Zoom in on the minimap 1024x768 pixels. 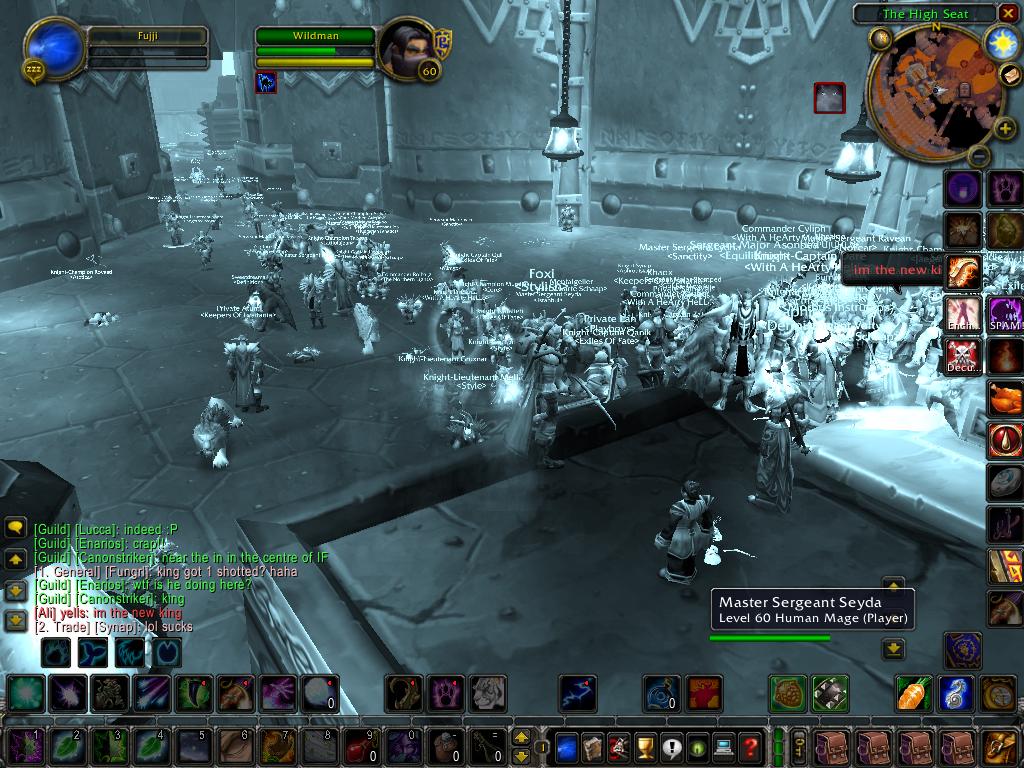(1004, 128)
